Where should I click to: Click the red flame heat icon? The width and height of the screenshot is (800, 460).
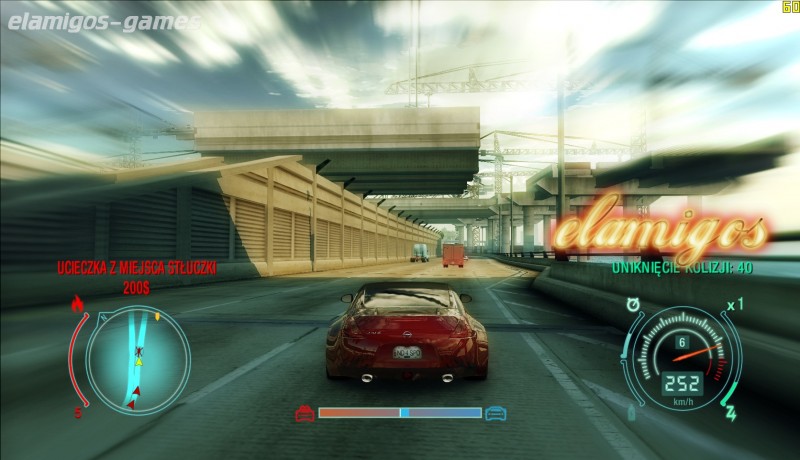77,302
